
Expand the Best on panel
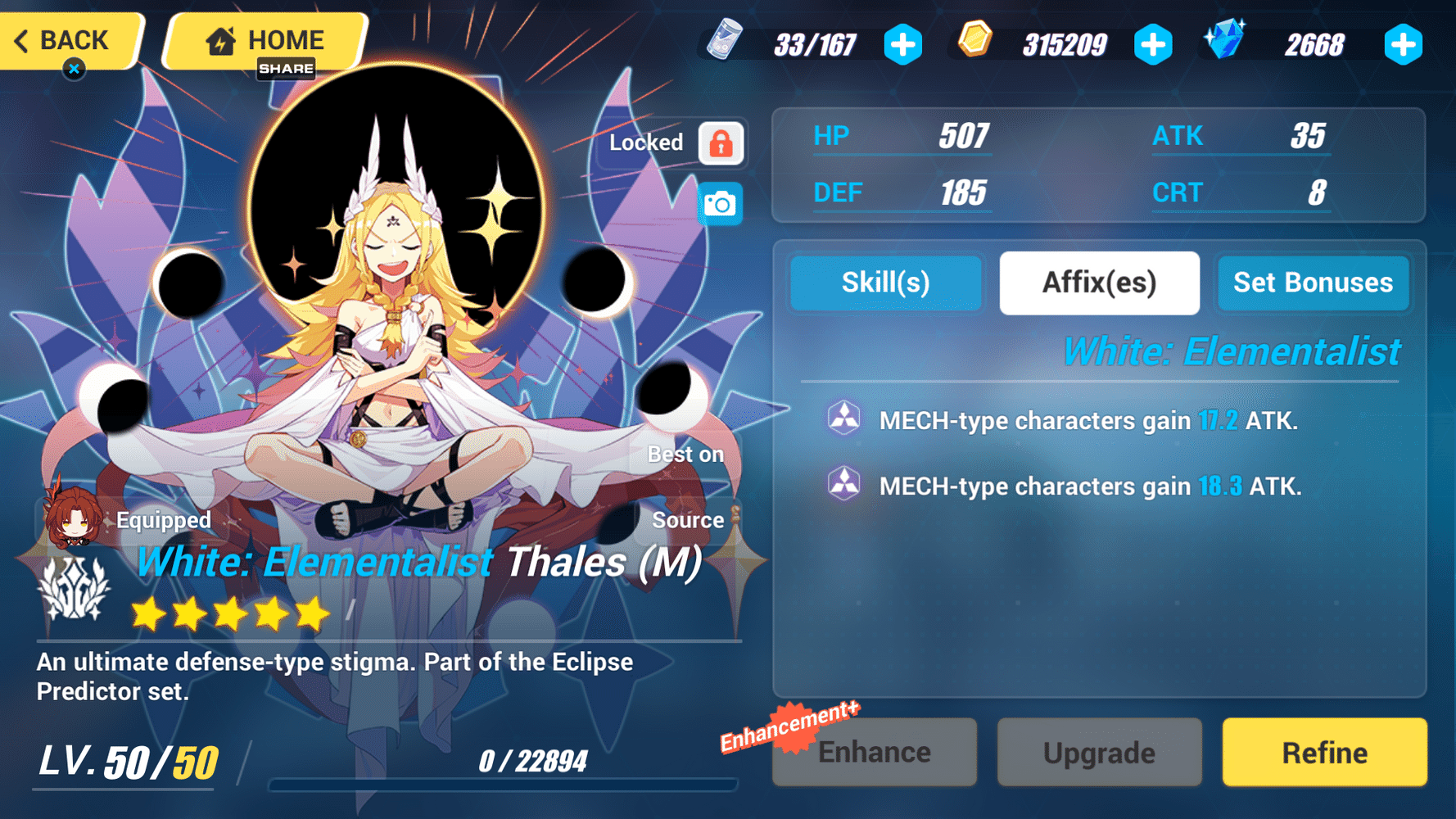(686, 454)
